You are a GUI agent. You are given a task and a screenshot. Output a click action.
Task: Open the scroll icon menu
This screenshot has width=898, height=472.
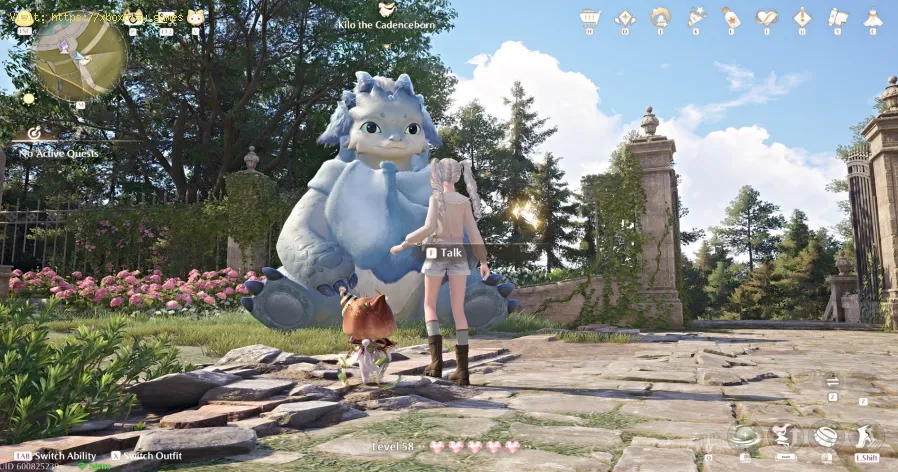837,17
